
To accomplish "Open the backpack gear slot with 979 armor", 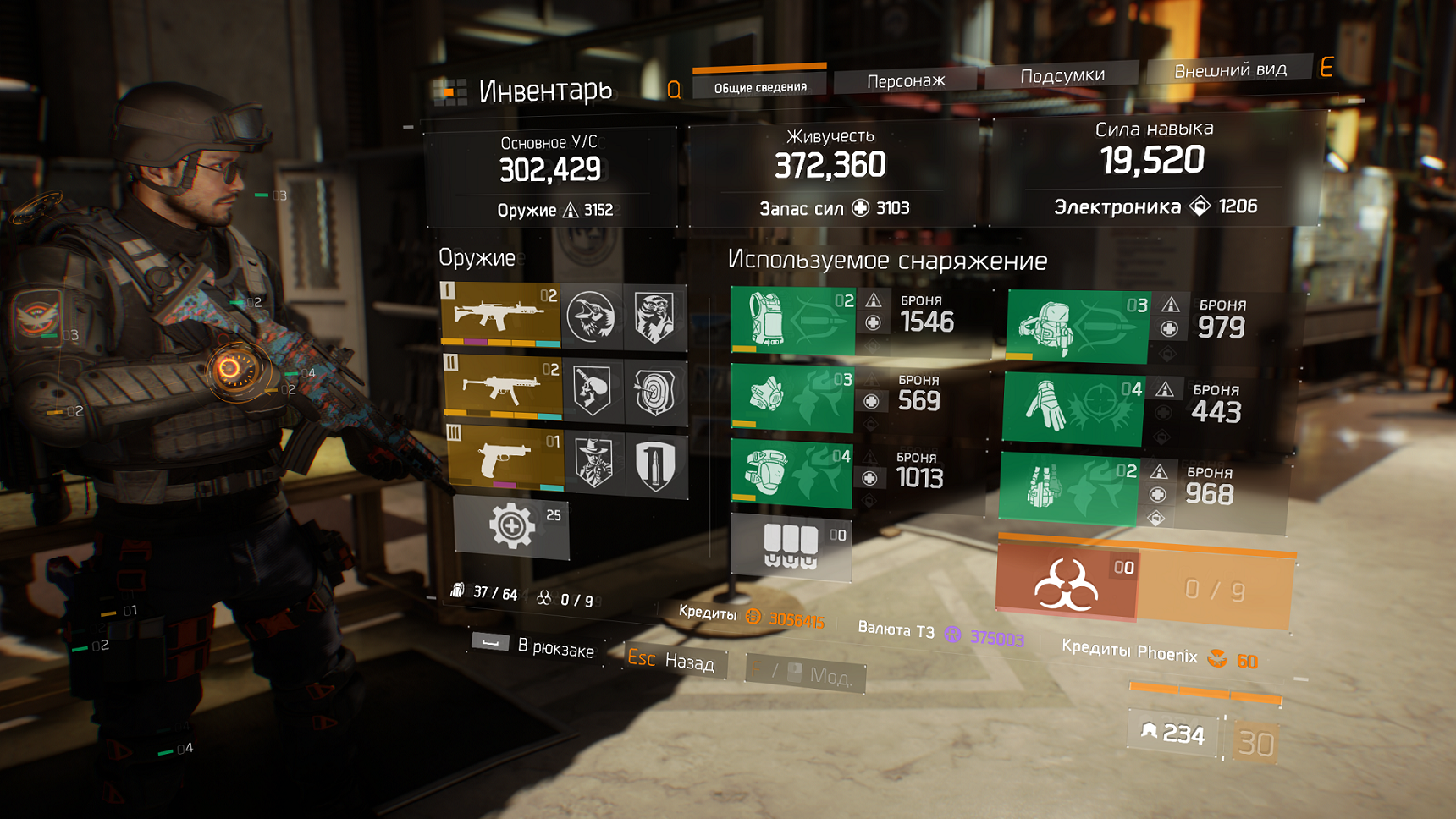I will tap(1077, 326).
